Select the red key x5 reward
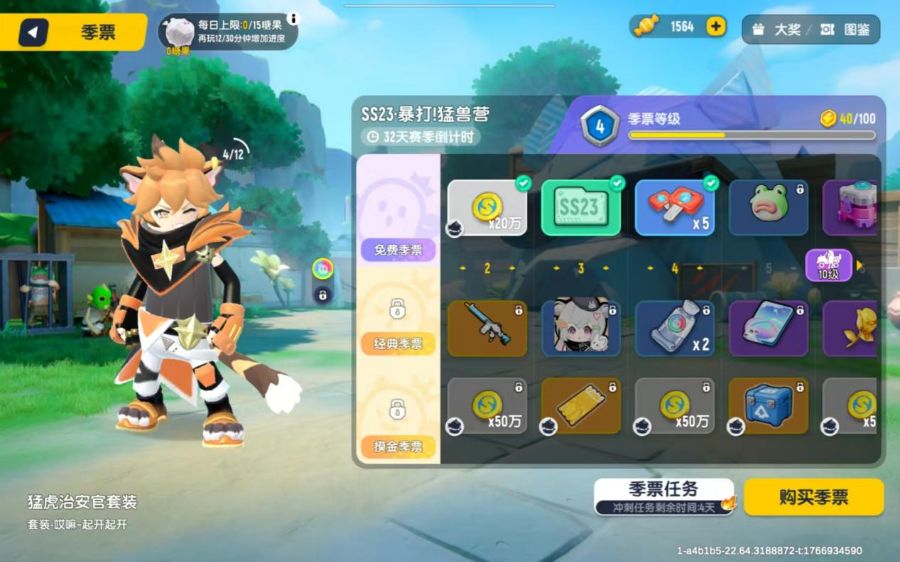 pos(675,208)
